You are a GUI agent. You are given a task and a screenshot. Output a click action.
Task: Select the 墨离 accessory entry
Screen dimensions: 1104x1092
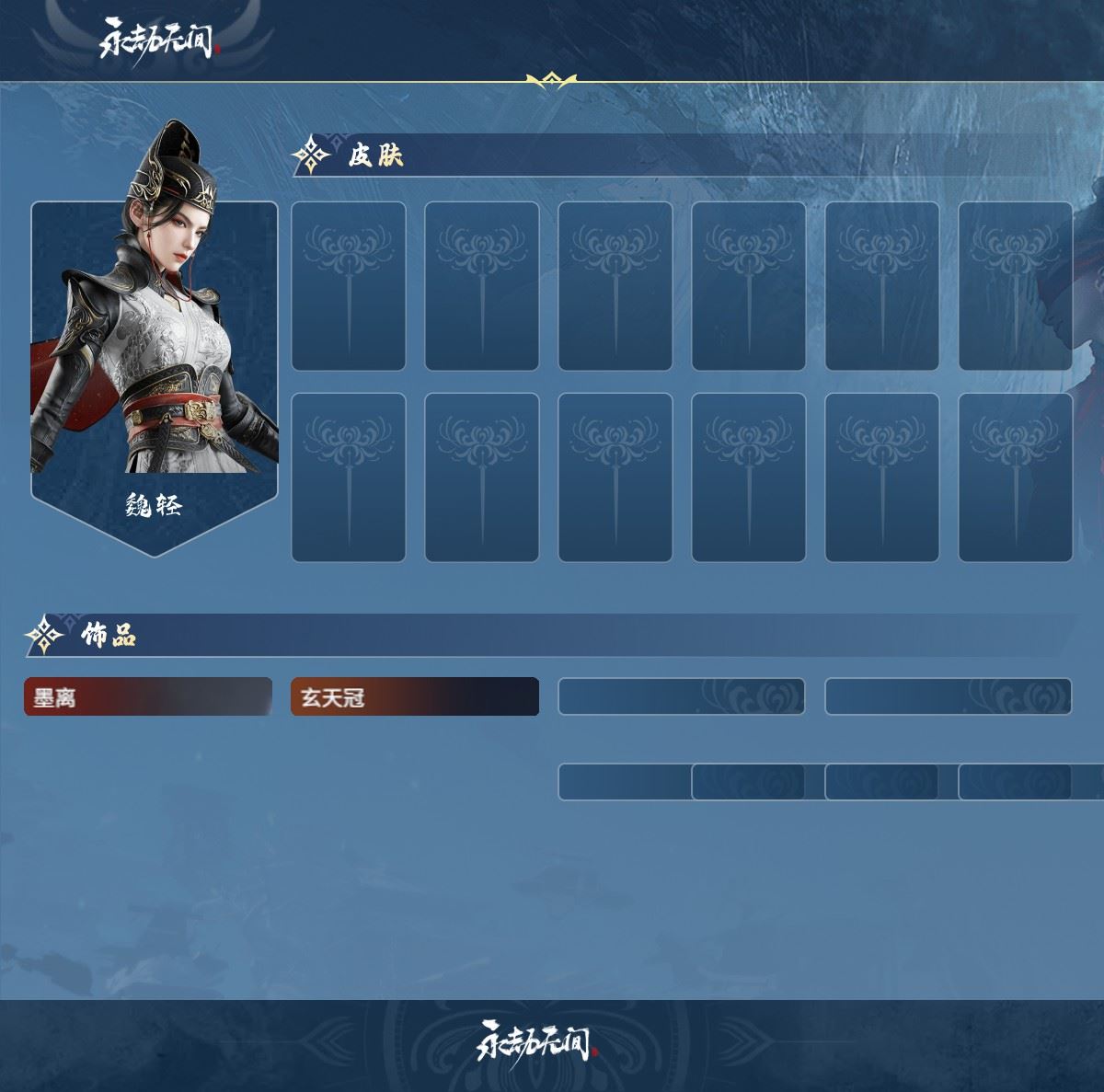tap(147, 697)
